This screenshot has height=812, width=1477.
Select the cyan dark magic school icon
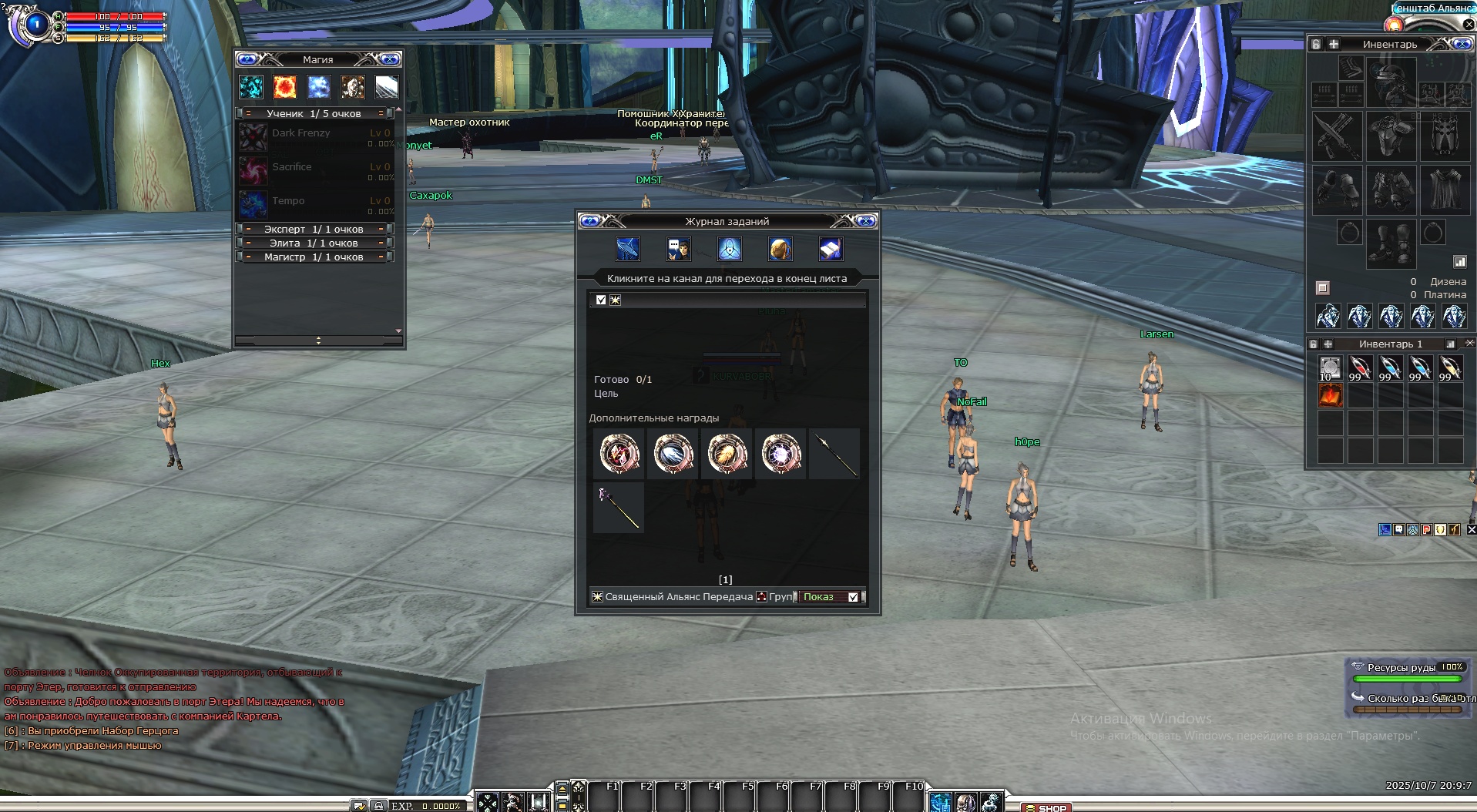click(x=251, y=87)
